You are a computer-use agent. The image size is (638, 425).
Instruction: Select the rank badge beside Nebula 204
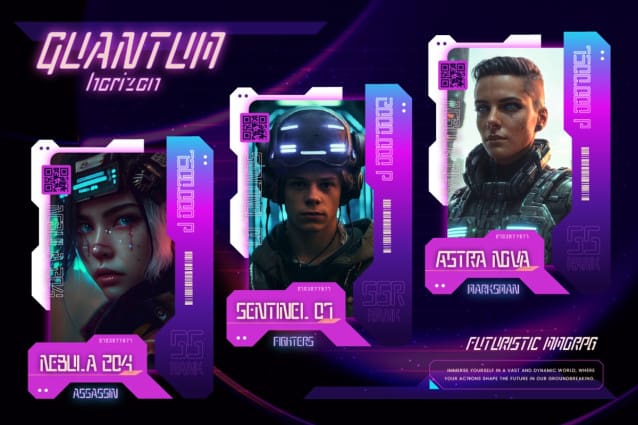(x=185, y=352)
